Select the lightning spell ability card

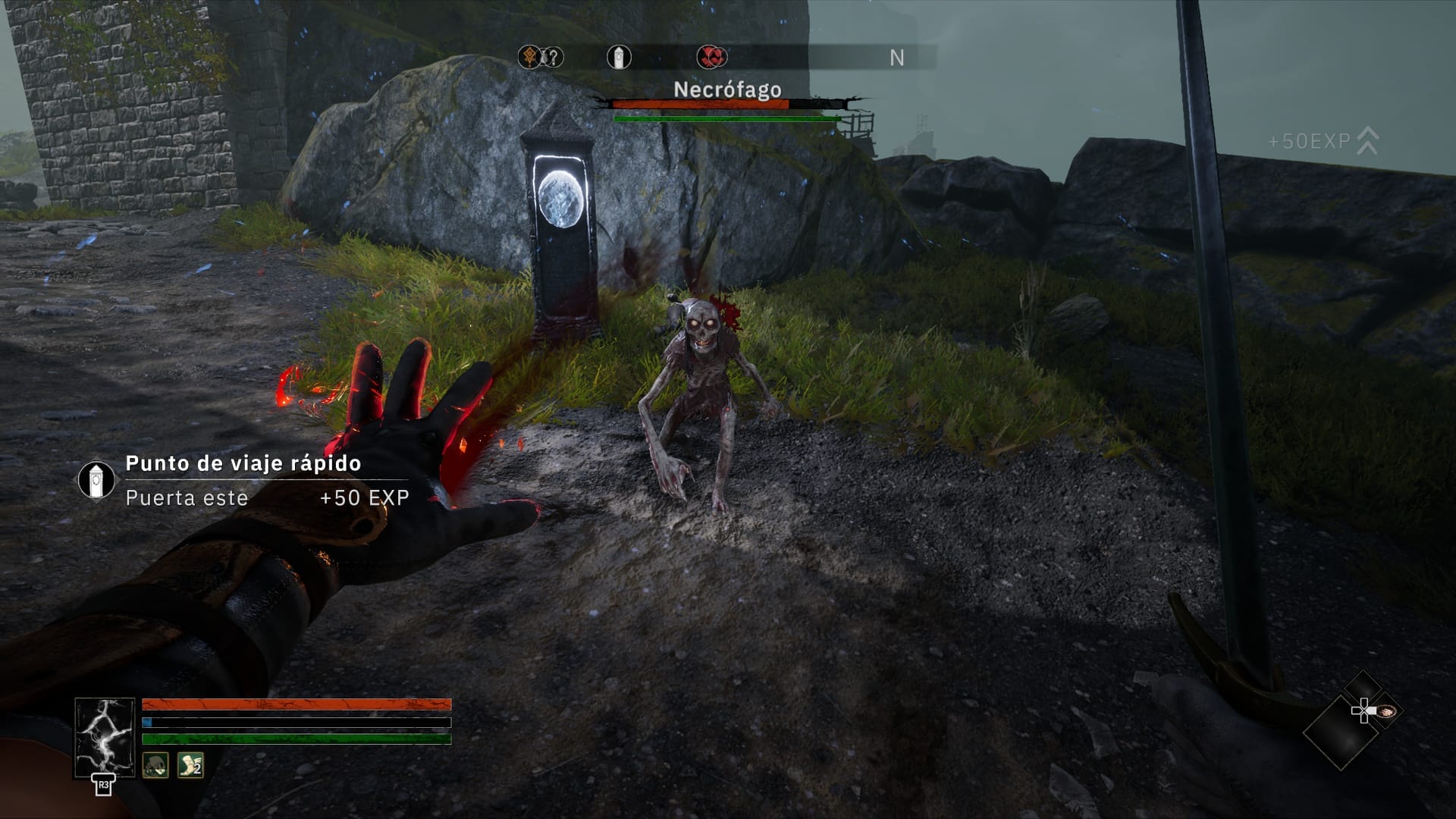(105, 738)
